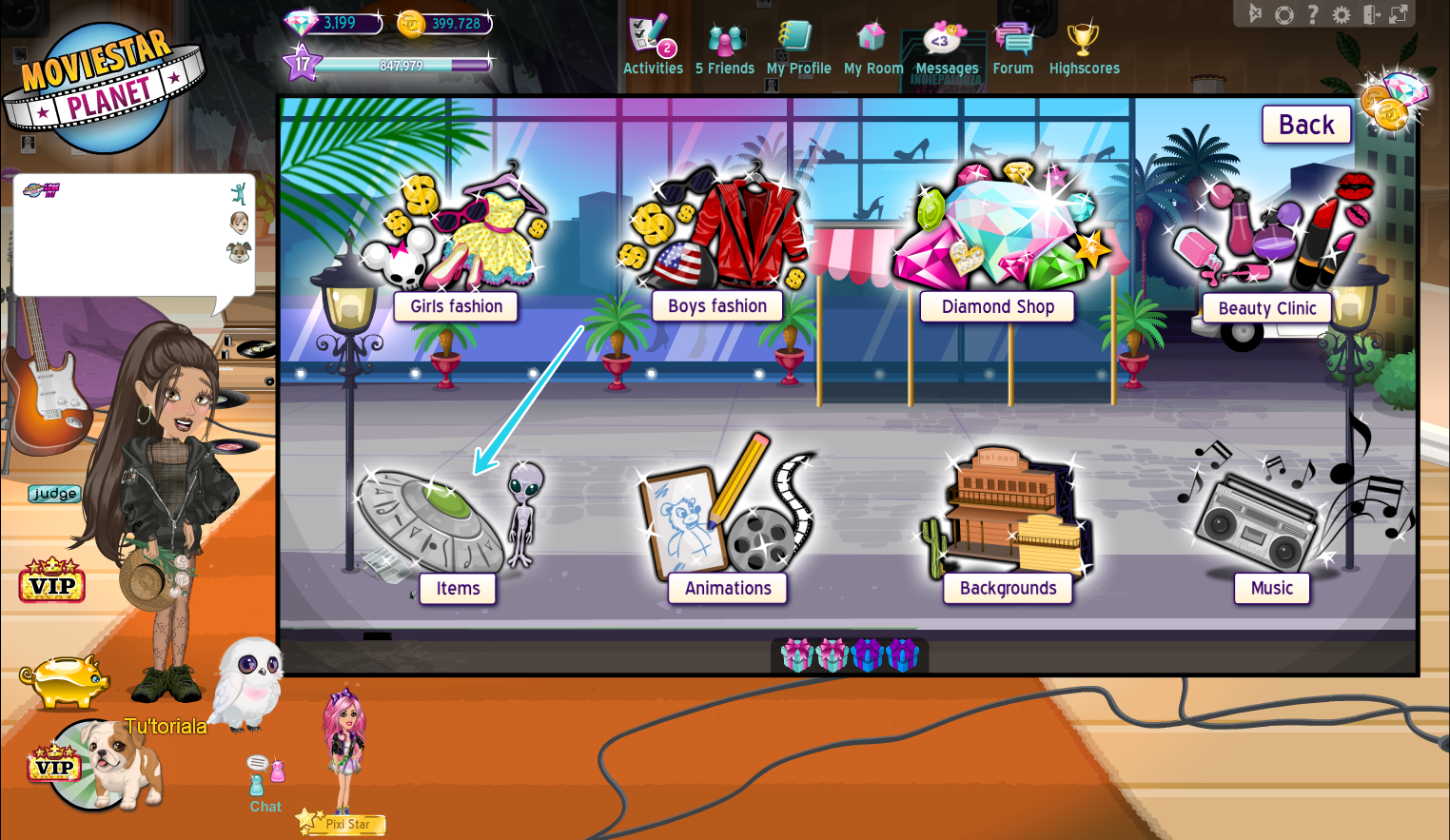Open the Items category with the UFO

457,588
